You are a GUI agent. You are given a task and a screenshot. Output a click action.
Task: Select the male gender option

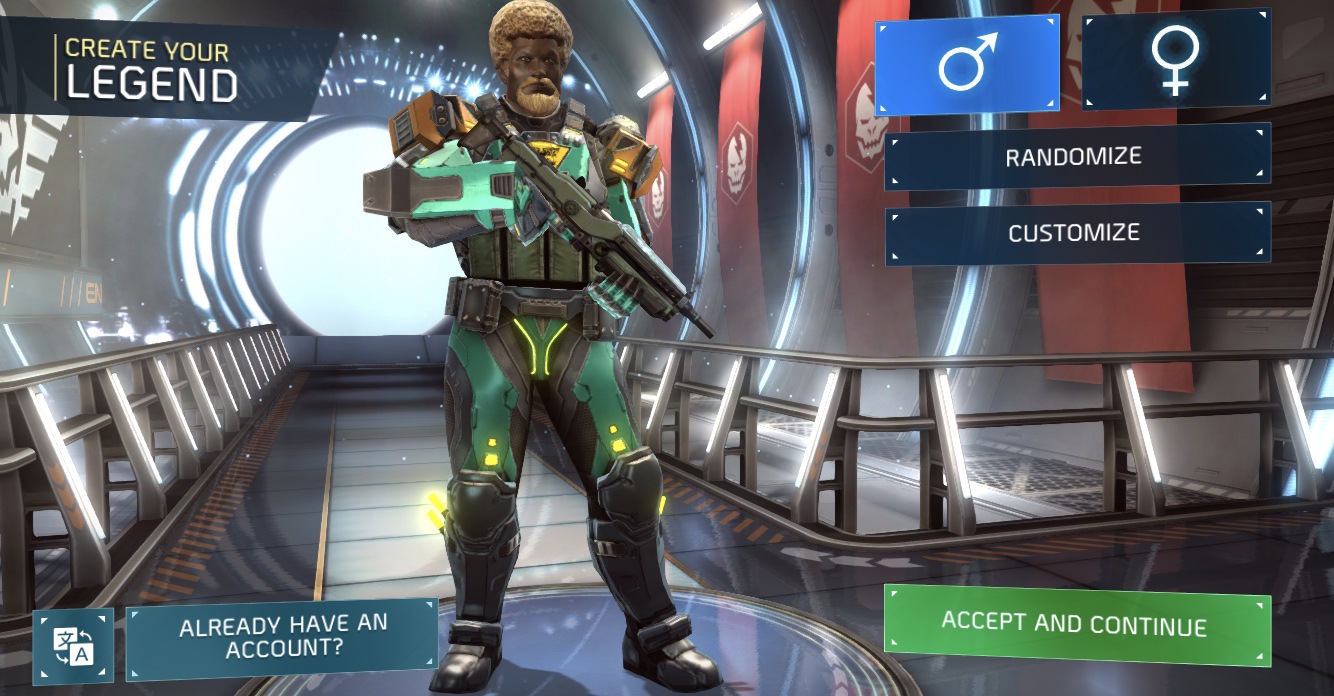point(967,65)
